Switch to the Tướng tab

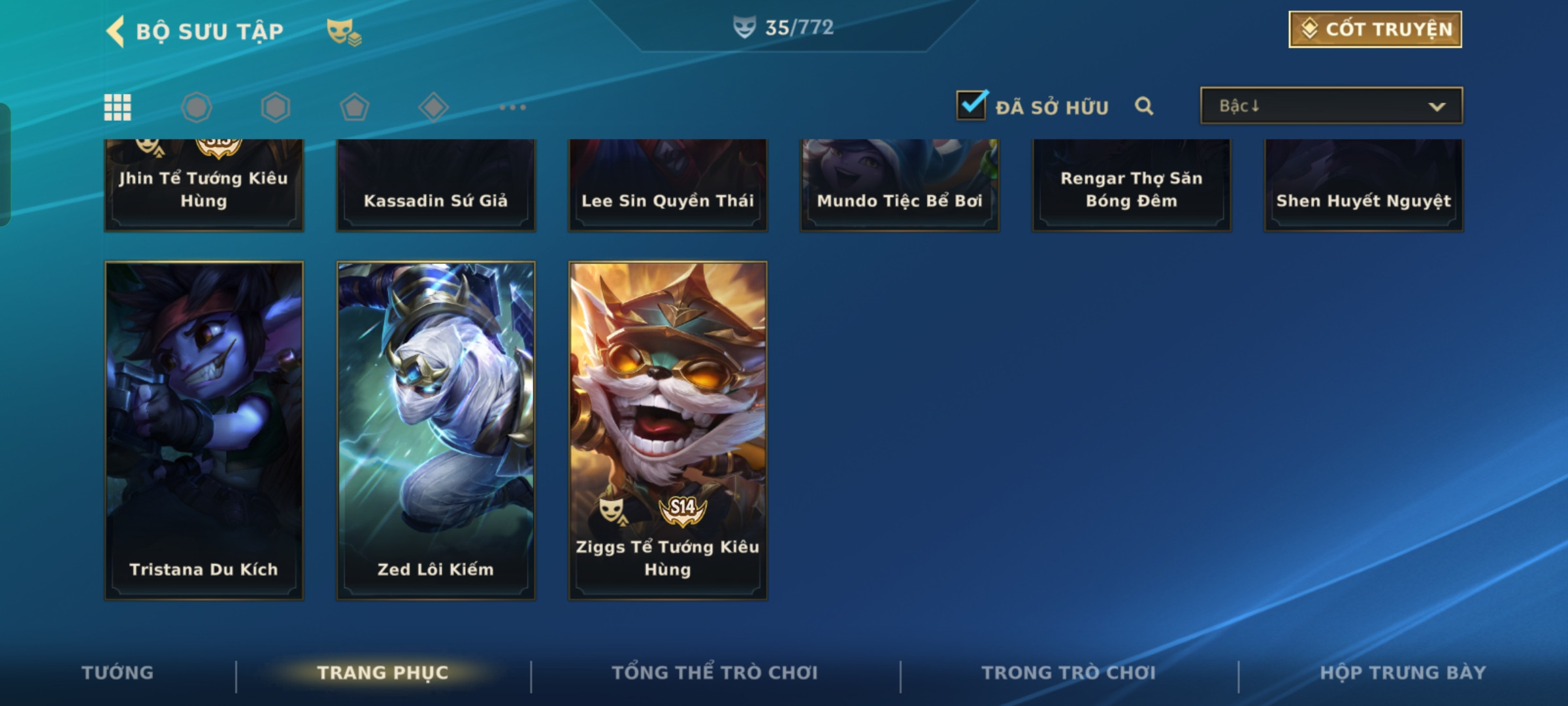tap(118, 673)
